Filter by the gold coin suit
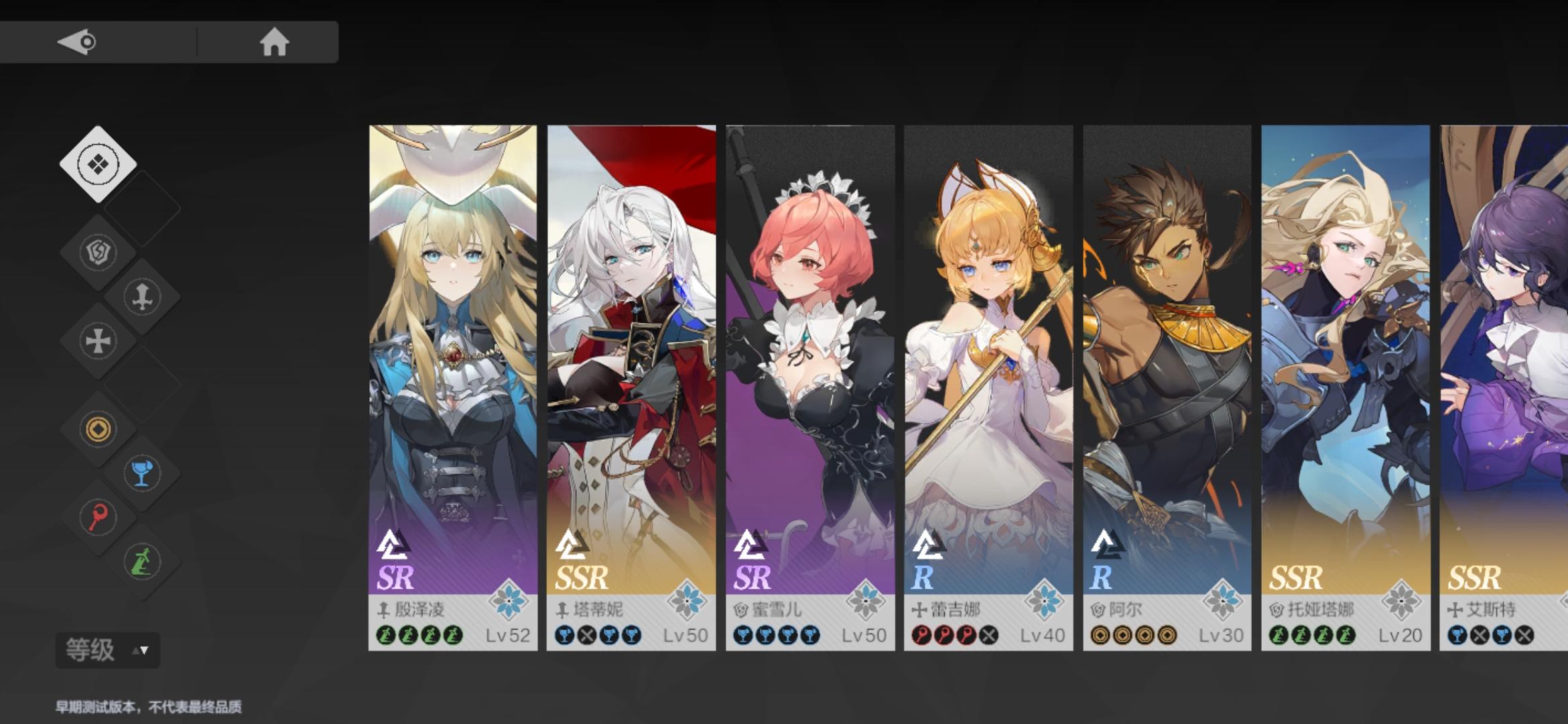 (x=98, y=429)
